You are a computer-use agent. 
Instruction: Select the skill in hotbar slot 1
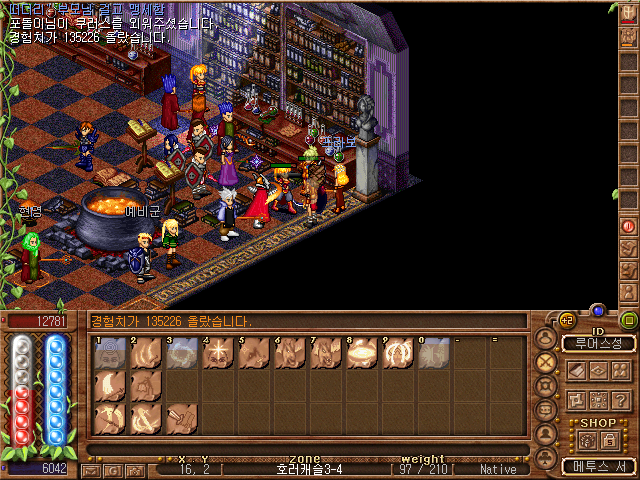tap(109, 353)
